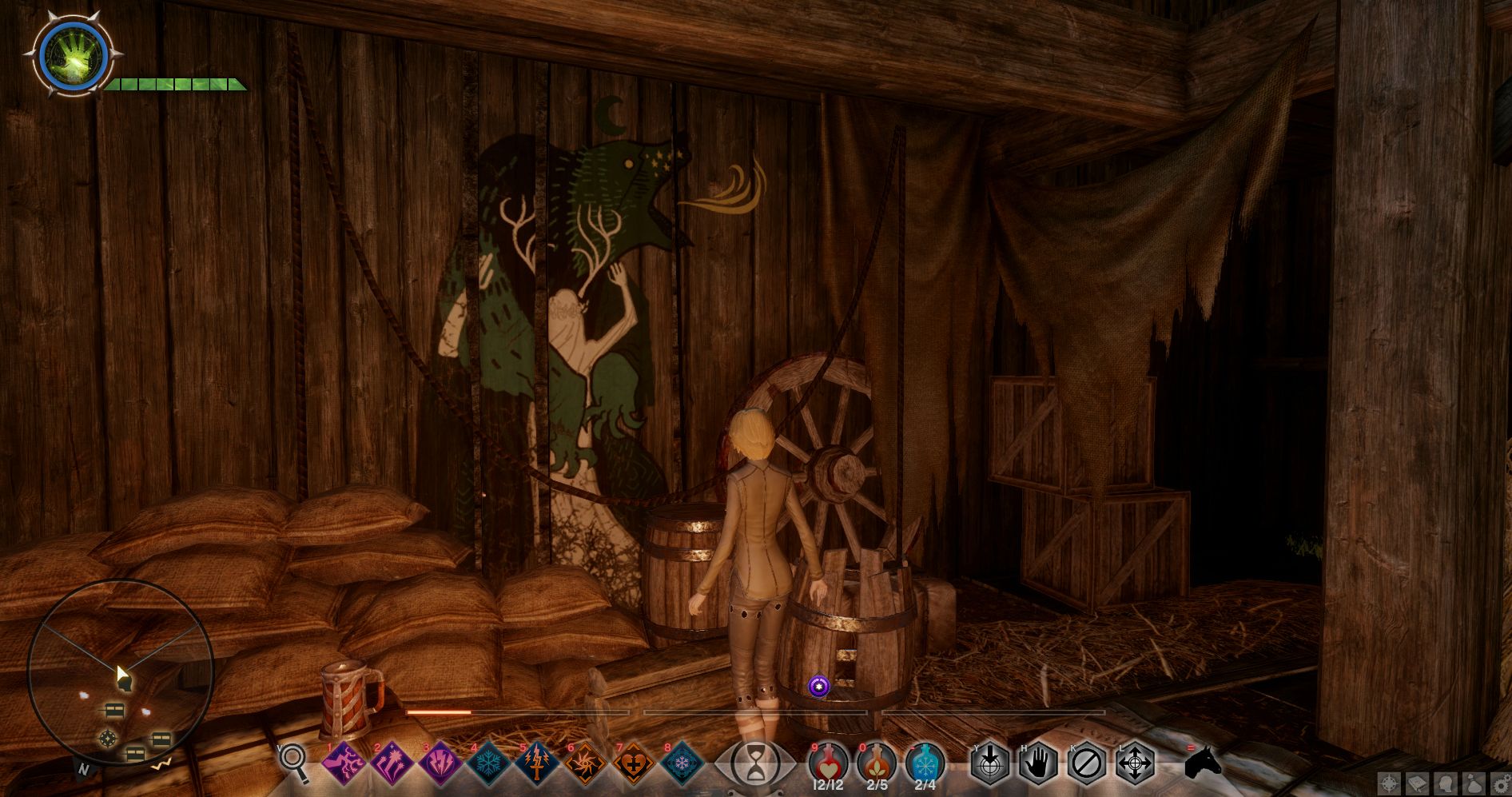1512x797 pixels.
Task: Open the character head icon bottom right
Action: tap(1446, 783)
